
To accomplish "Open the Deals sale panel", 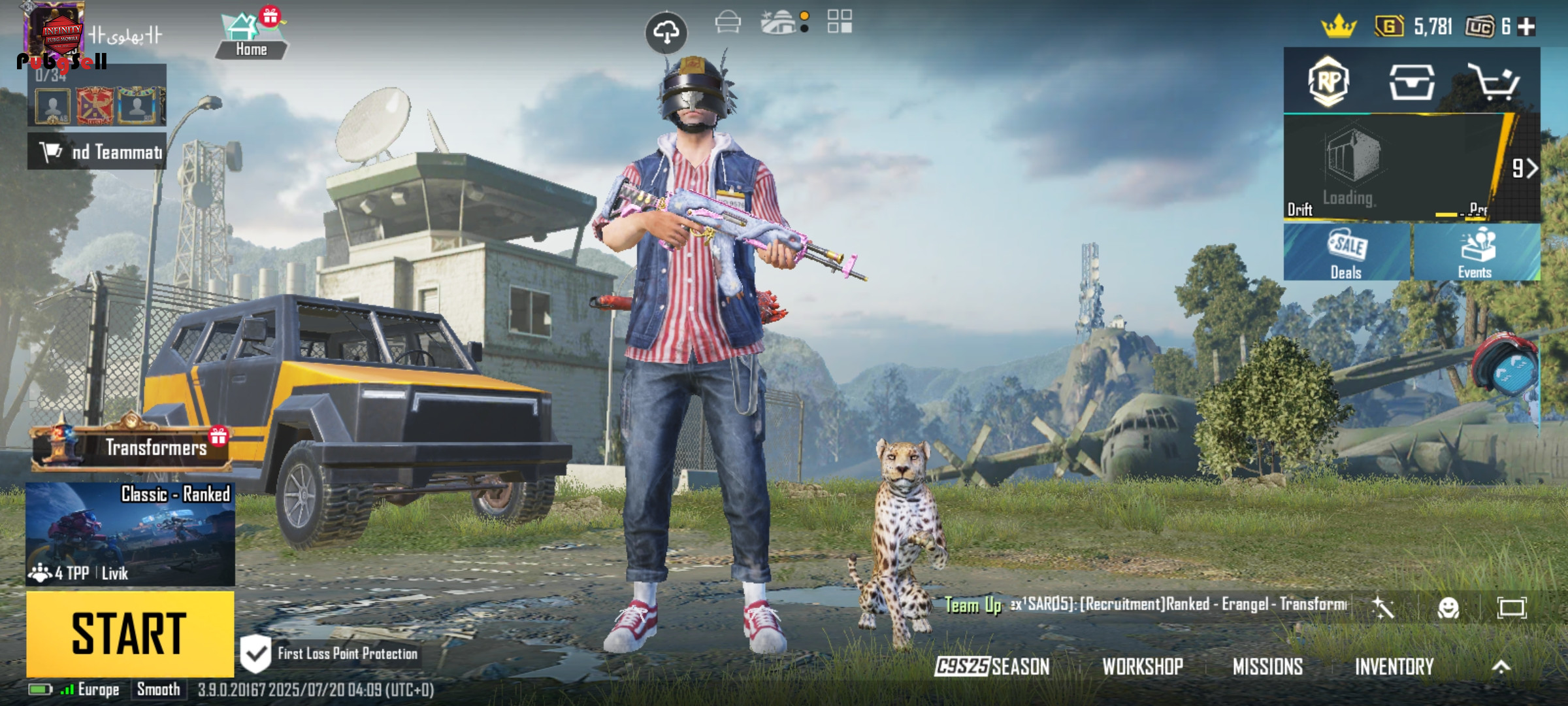I will coord(1347,252).
